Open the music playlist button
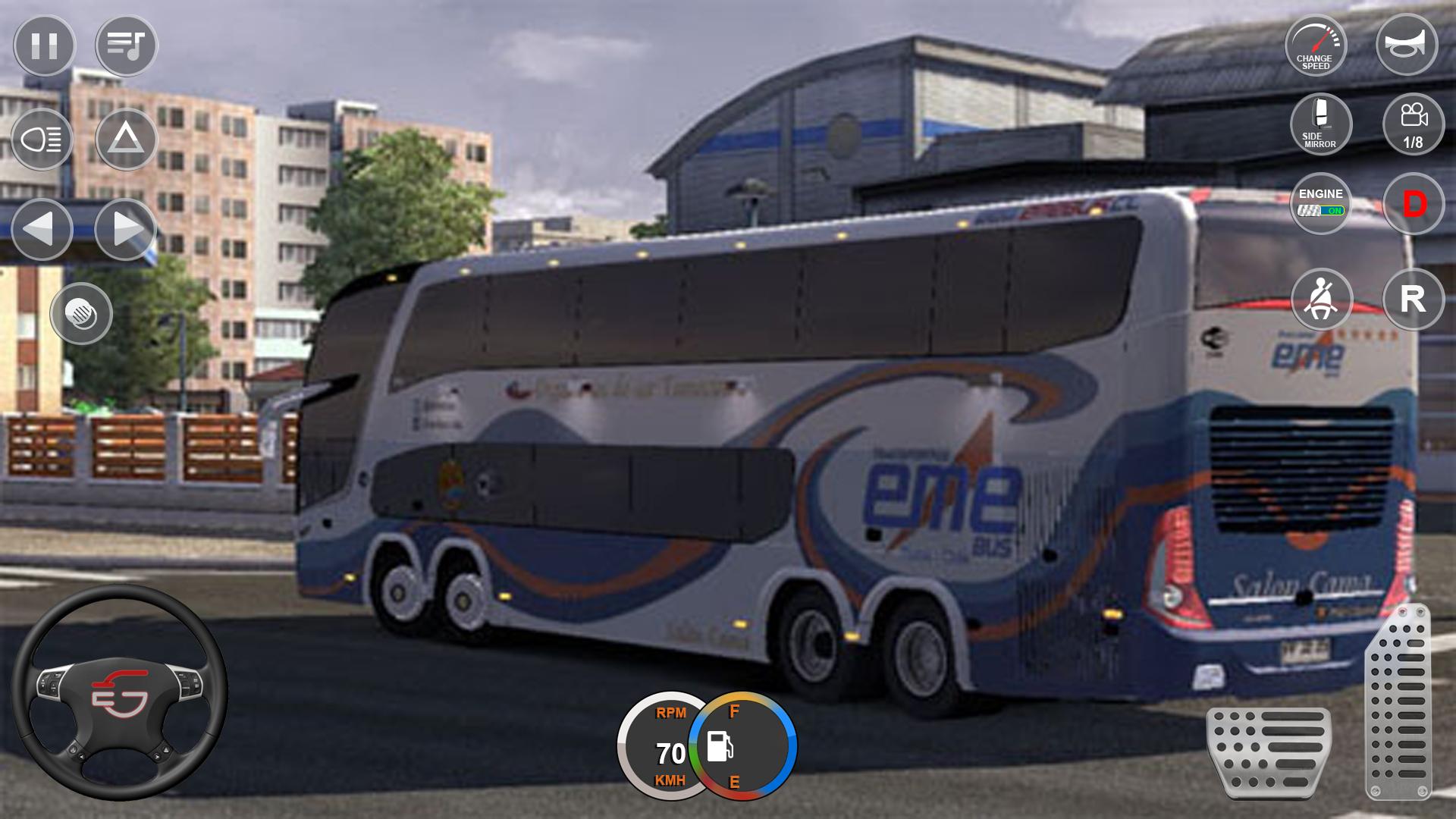The height and width of the screenshot is (819, 1456). tap(126, 45)
